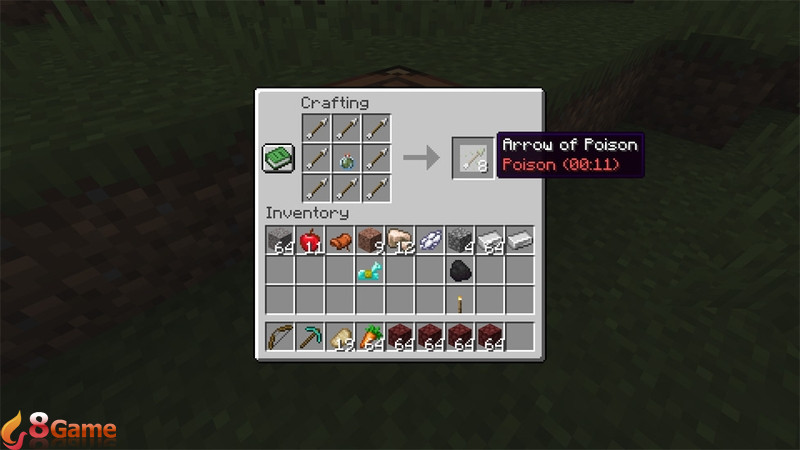Pick up the torch from the inventory
This screenshot has width=800, height=450.
pos(460,301)
